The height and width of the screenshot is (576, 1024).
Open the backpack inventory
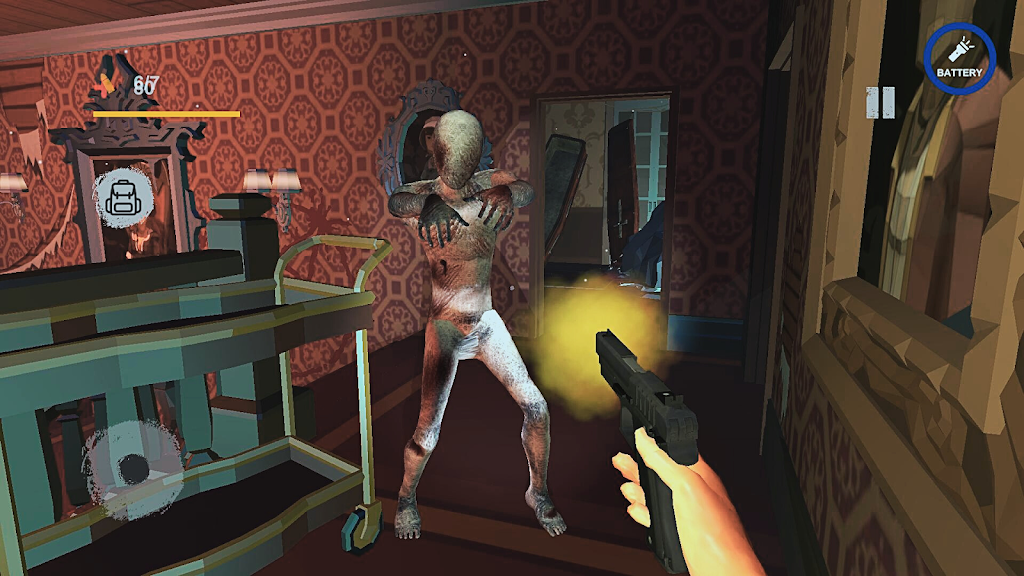pyautogui.click(x=124, y=196)
